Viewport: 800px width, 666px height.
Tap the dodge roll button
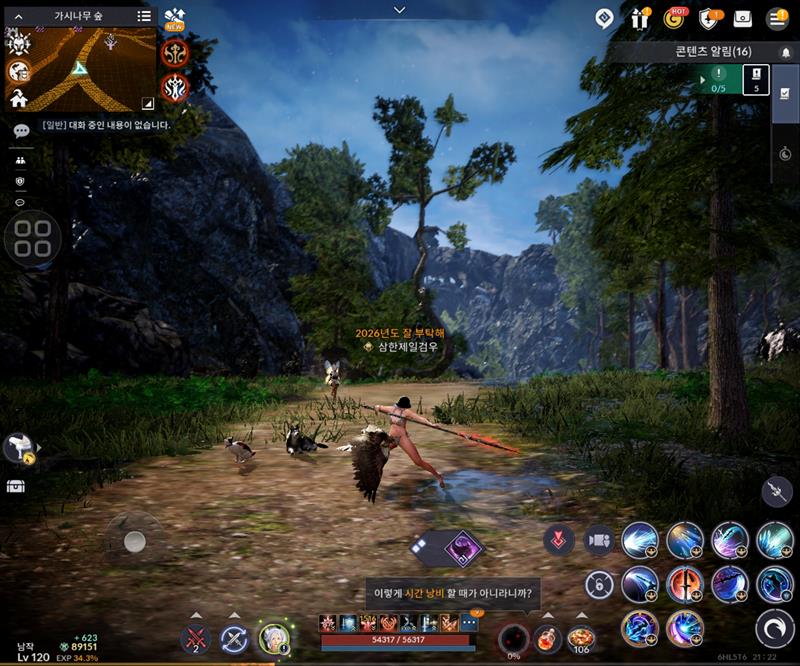click(x=774, y=628)
